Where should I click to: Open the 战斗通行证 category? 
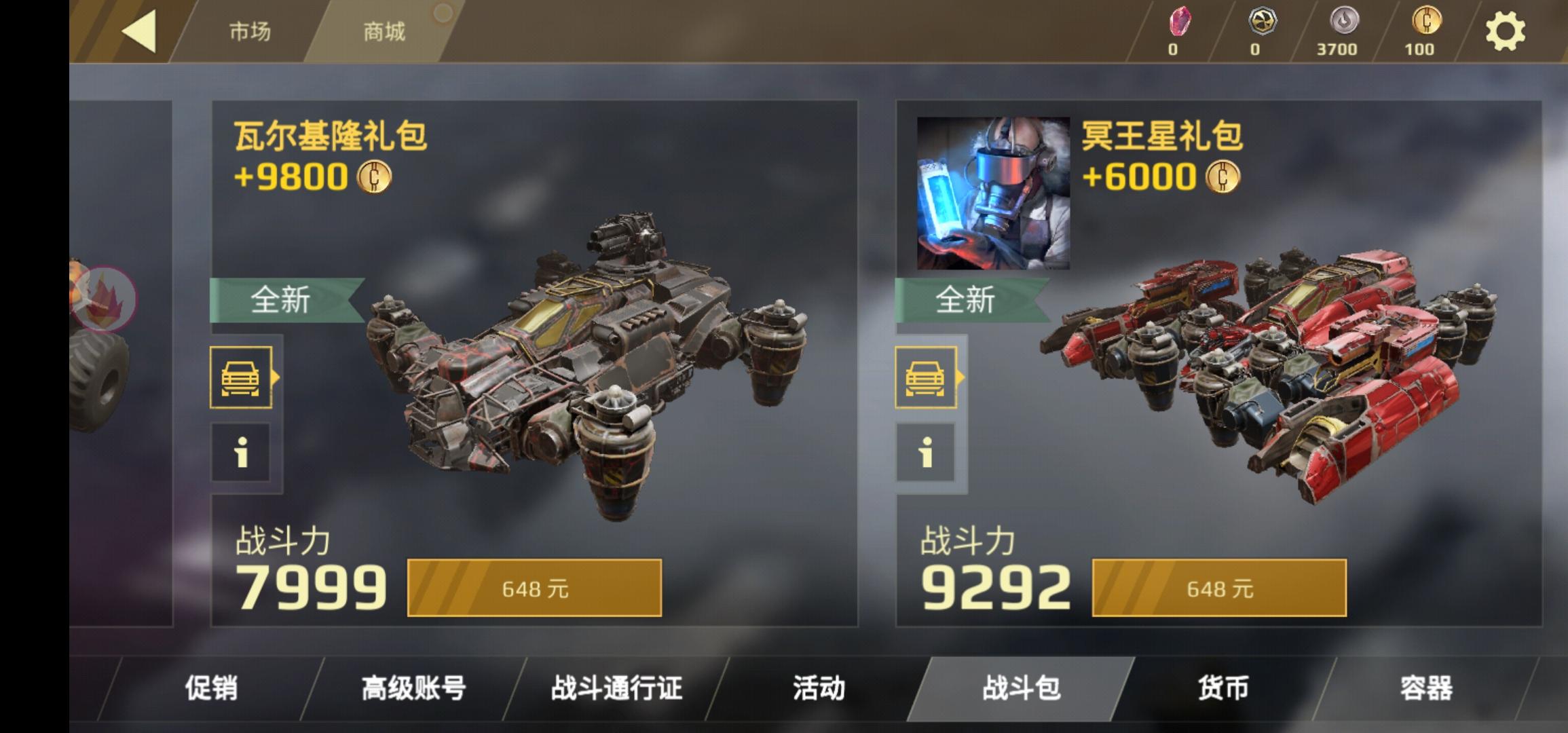pos(616,688)
